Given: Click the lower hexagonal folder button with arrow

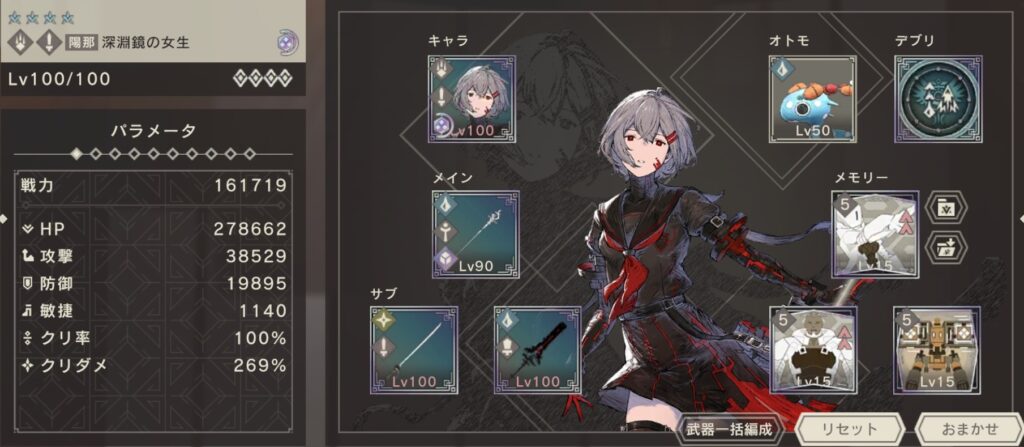Looking at the screenshot, I should point(945,247).
